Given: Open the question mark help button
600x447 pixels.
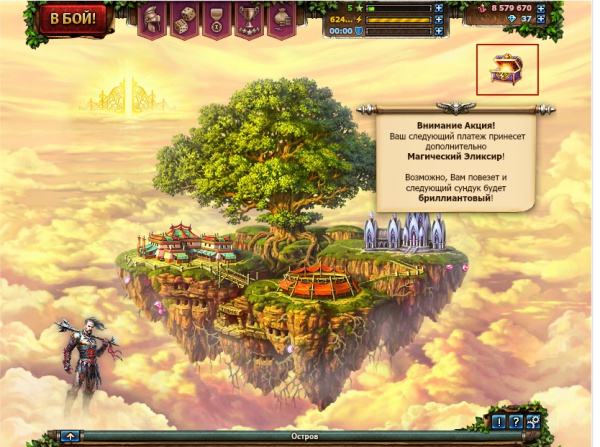Looking at the screenshot, I should [516, 421].
